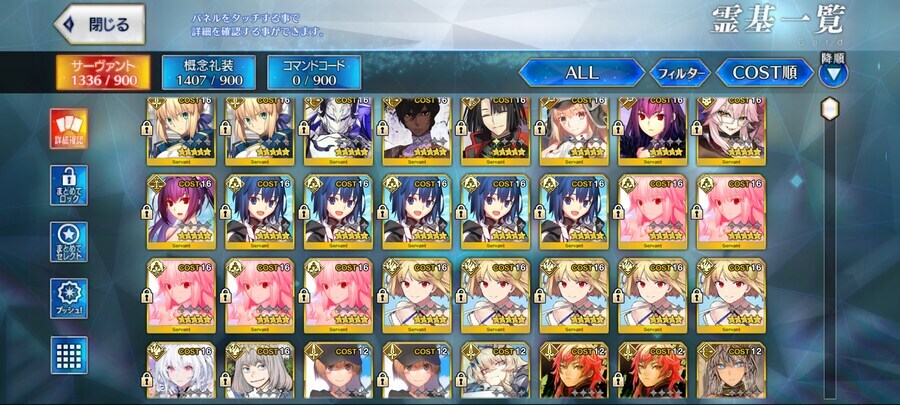
Task: Change sorting via the COST順 button
Action: (x=762, y=72)
